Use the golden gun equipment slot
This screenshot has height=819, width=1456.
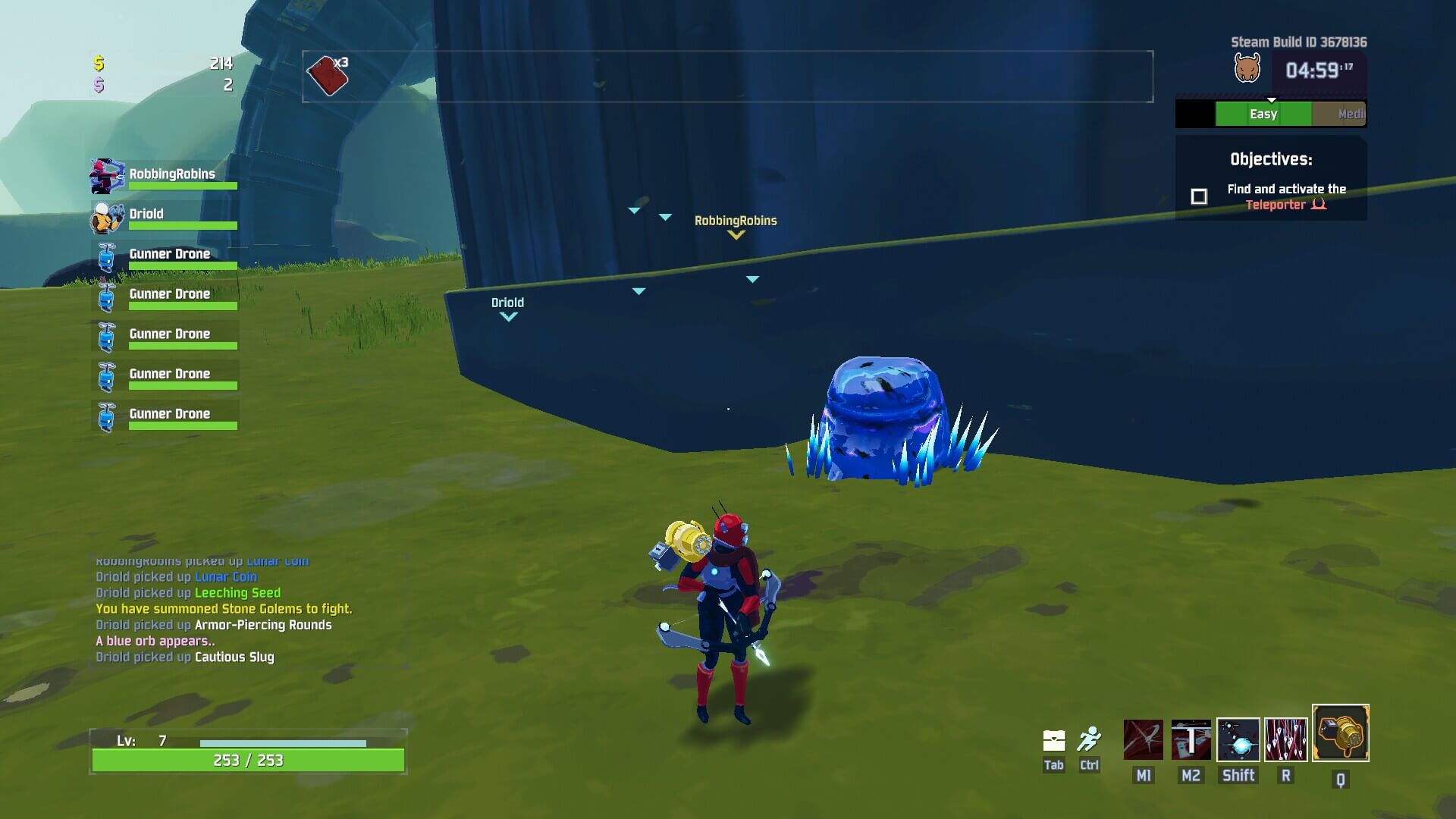pos(1341,733)
